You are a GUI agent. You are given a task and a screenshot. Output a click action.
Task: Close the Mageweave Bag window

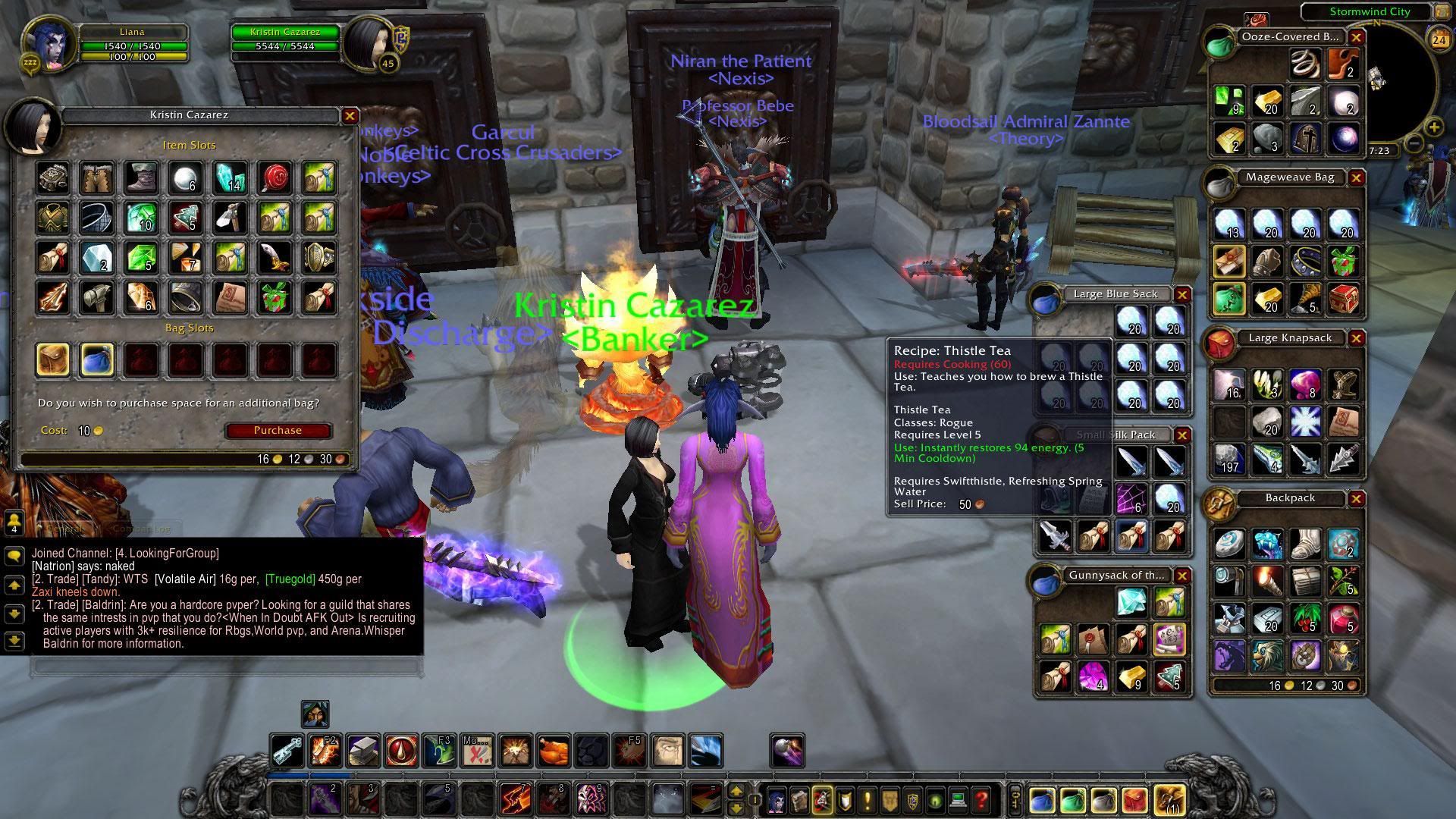1356,178
